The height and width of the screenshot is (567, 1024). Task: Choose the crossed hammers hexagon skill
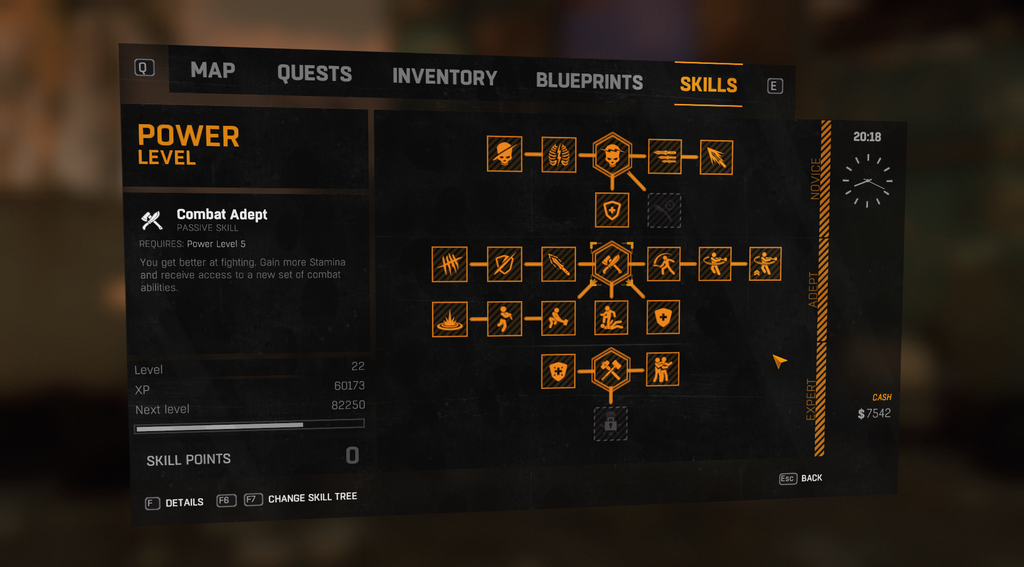click(610, 369)
